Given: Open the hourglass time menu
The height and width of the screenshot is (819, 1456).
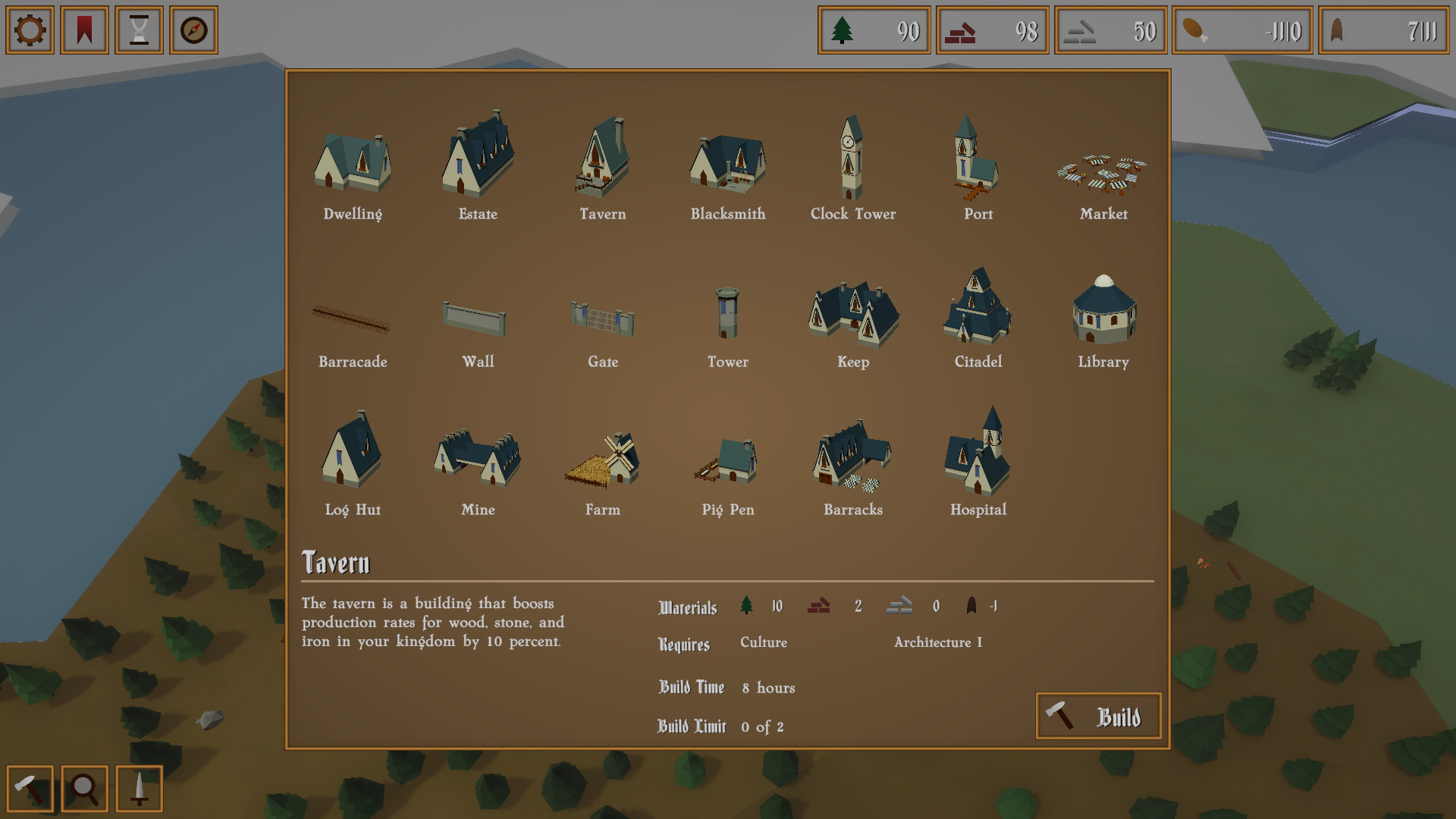Looking at the screenshot, I should tap(140, 30).
